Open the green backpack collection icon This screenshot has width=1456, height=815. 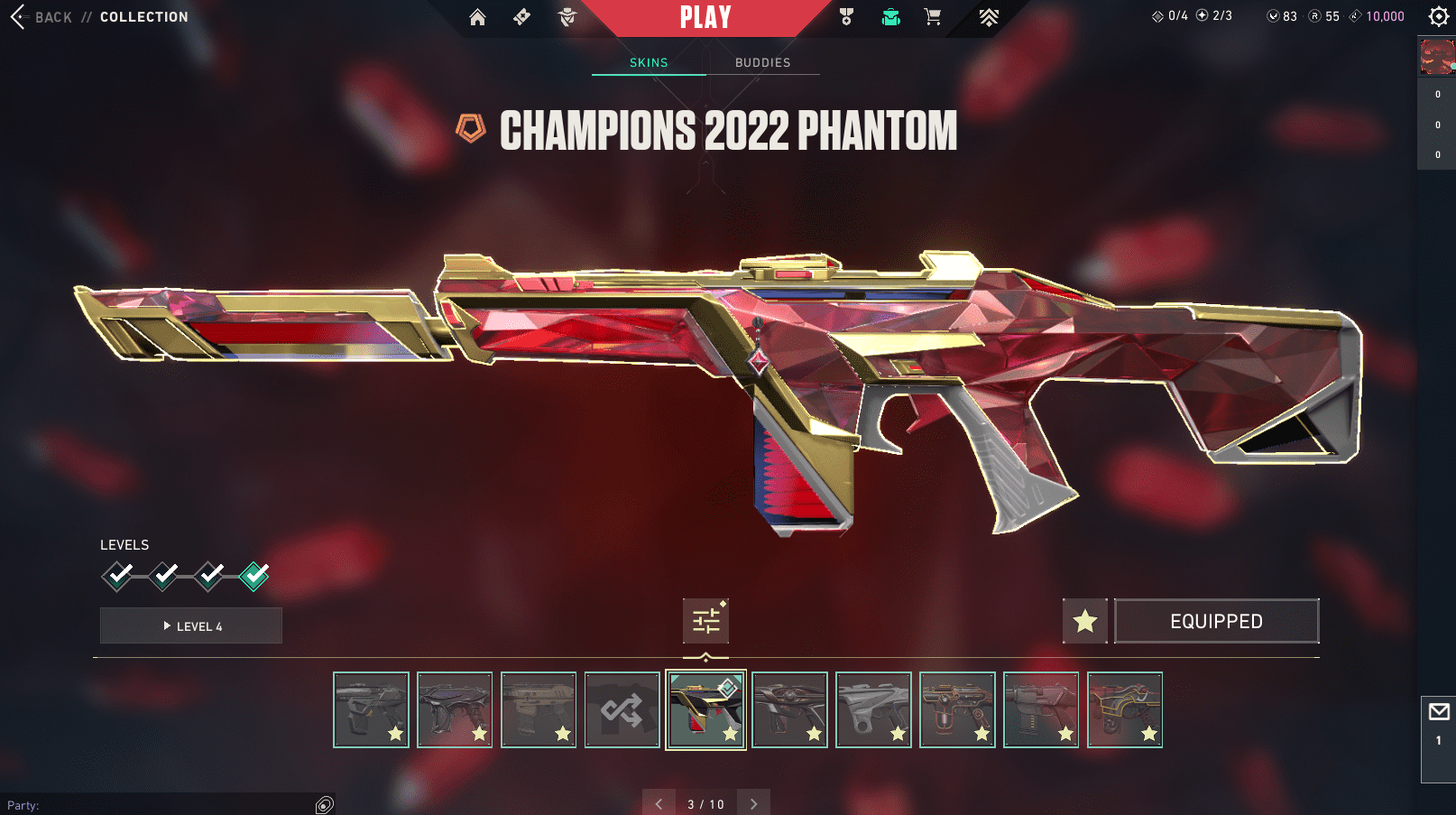point(890,17)
